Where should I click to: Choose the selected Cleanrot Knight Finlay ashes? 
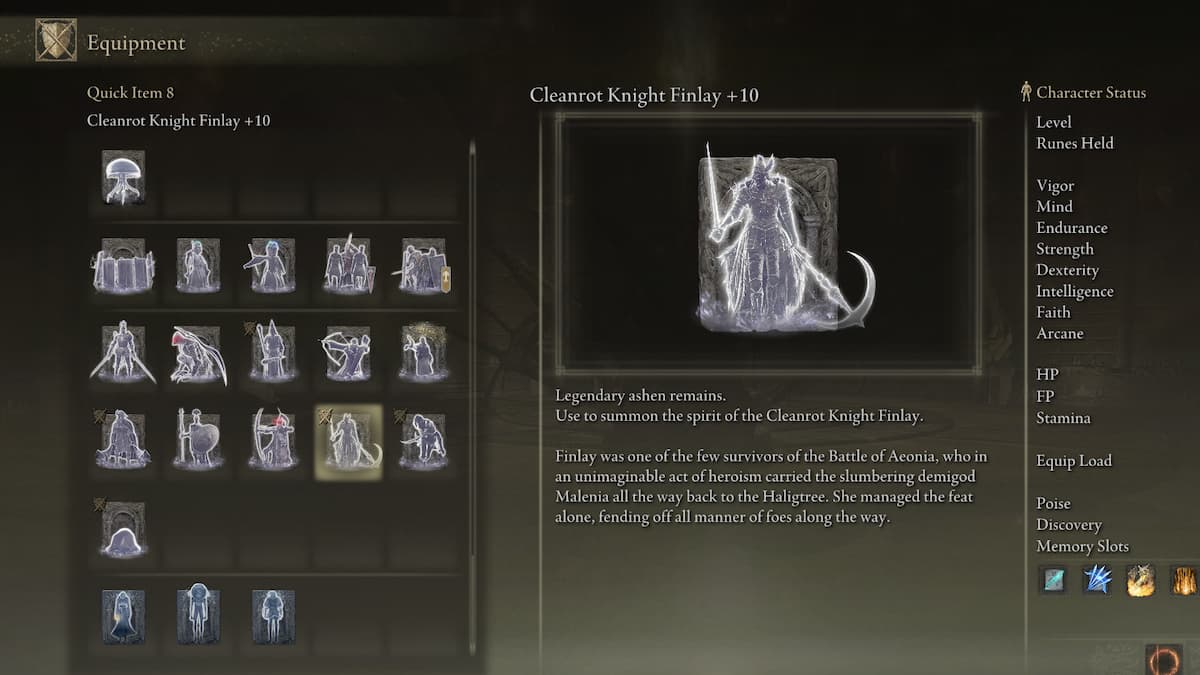click(x=348, y=441)
